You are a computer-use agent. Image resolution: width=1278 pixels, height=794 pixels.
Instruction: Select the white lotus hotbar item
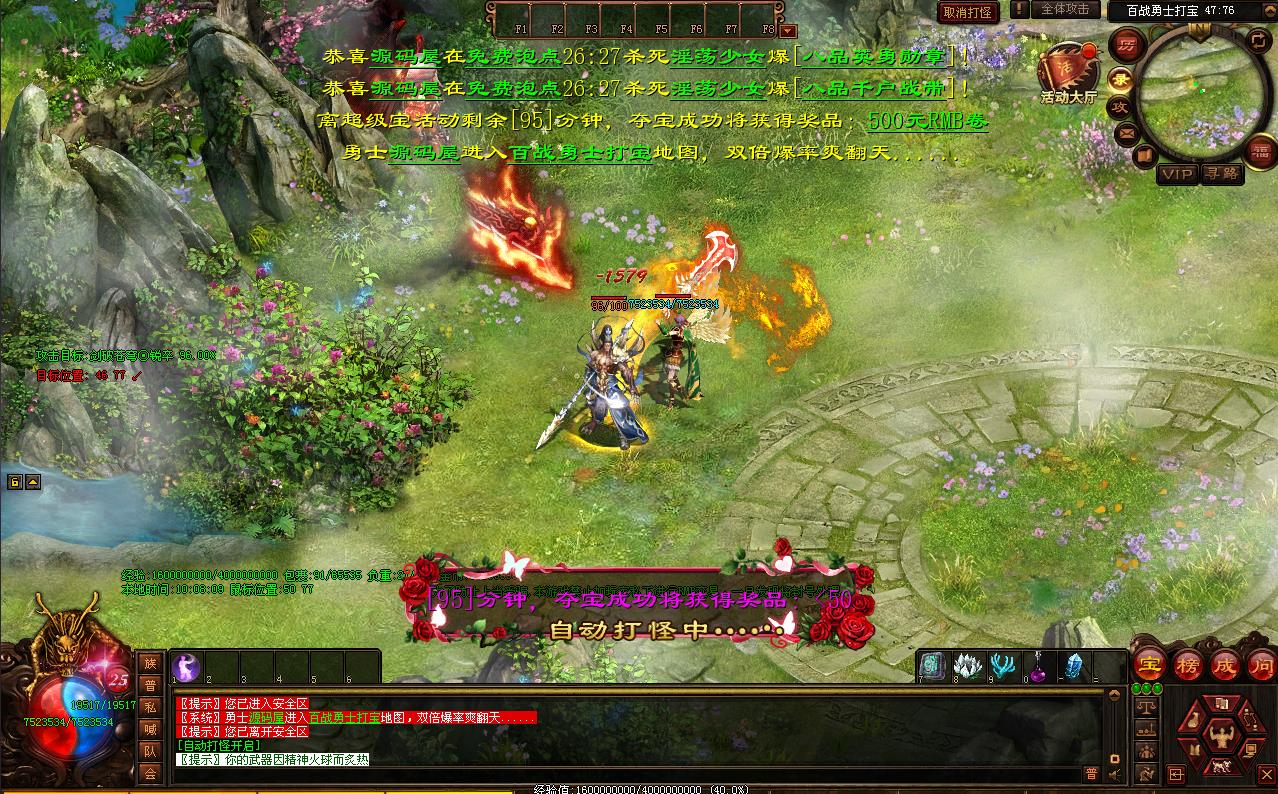[966, 667]
